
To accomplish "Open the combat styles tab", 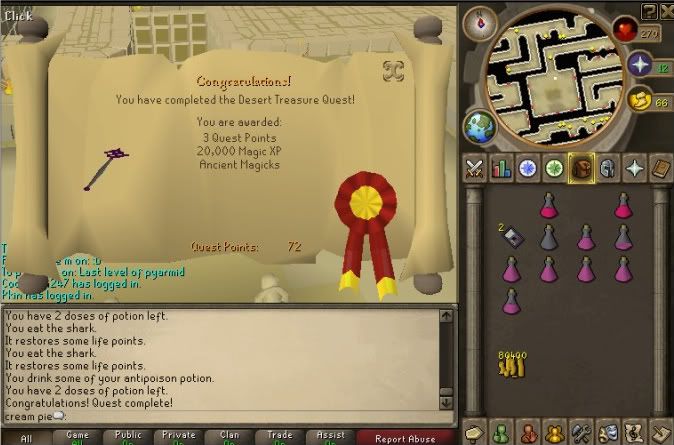I will [x=475, y=168].
